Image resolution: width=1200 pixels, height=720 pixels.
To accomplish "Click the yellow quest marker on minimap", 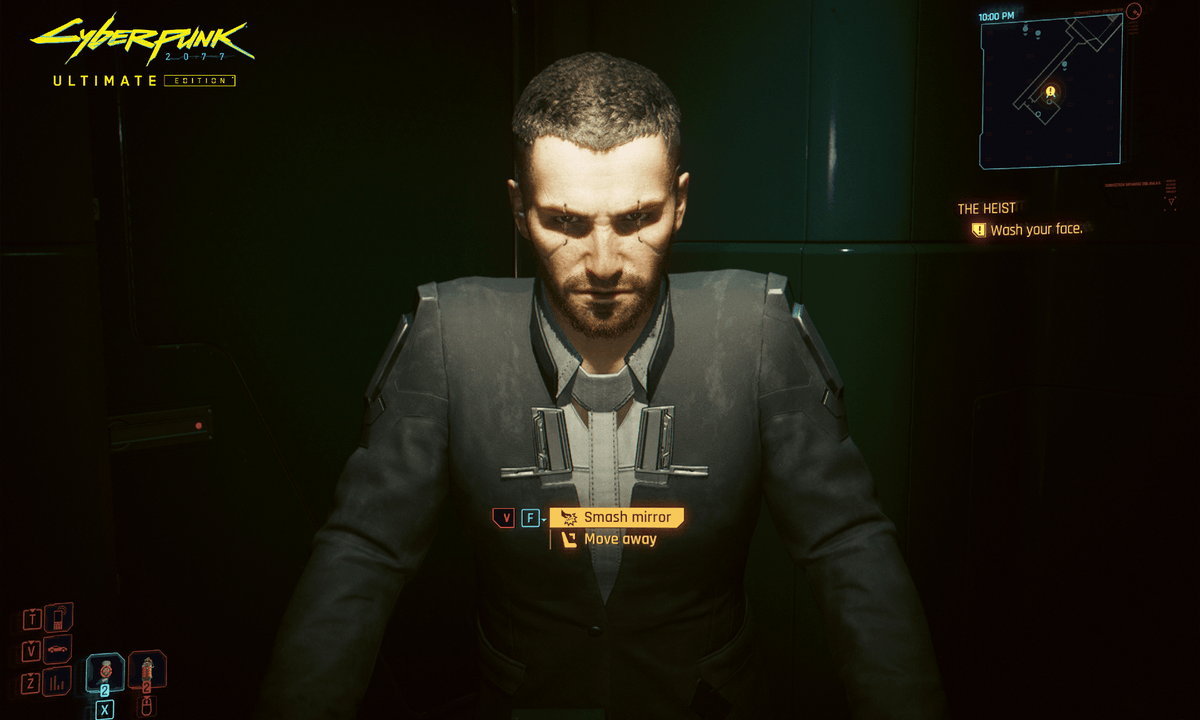I will coord(1050,92).
